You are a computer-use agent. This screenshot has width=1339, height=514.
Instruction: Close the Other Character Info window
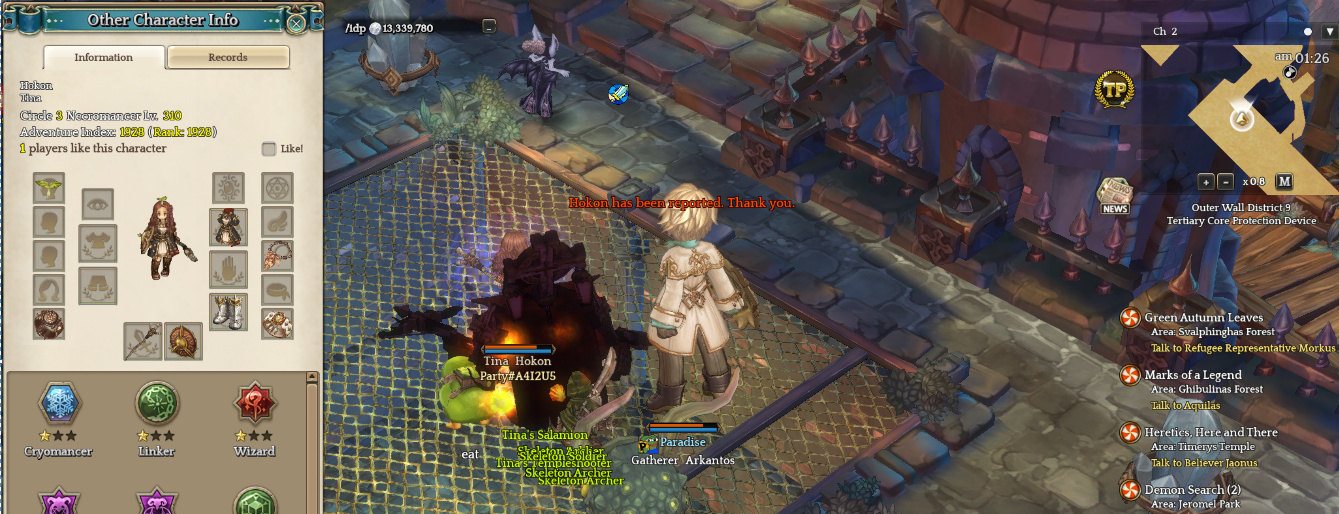tap(296, 22)
